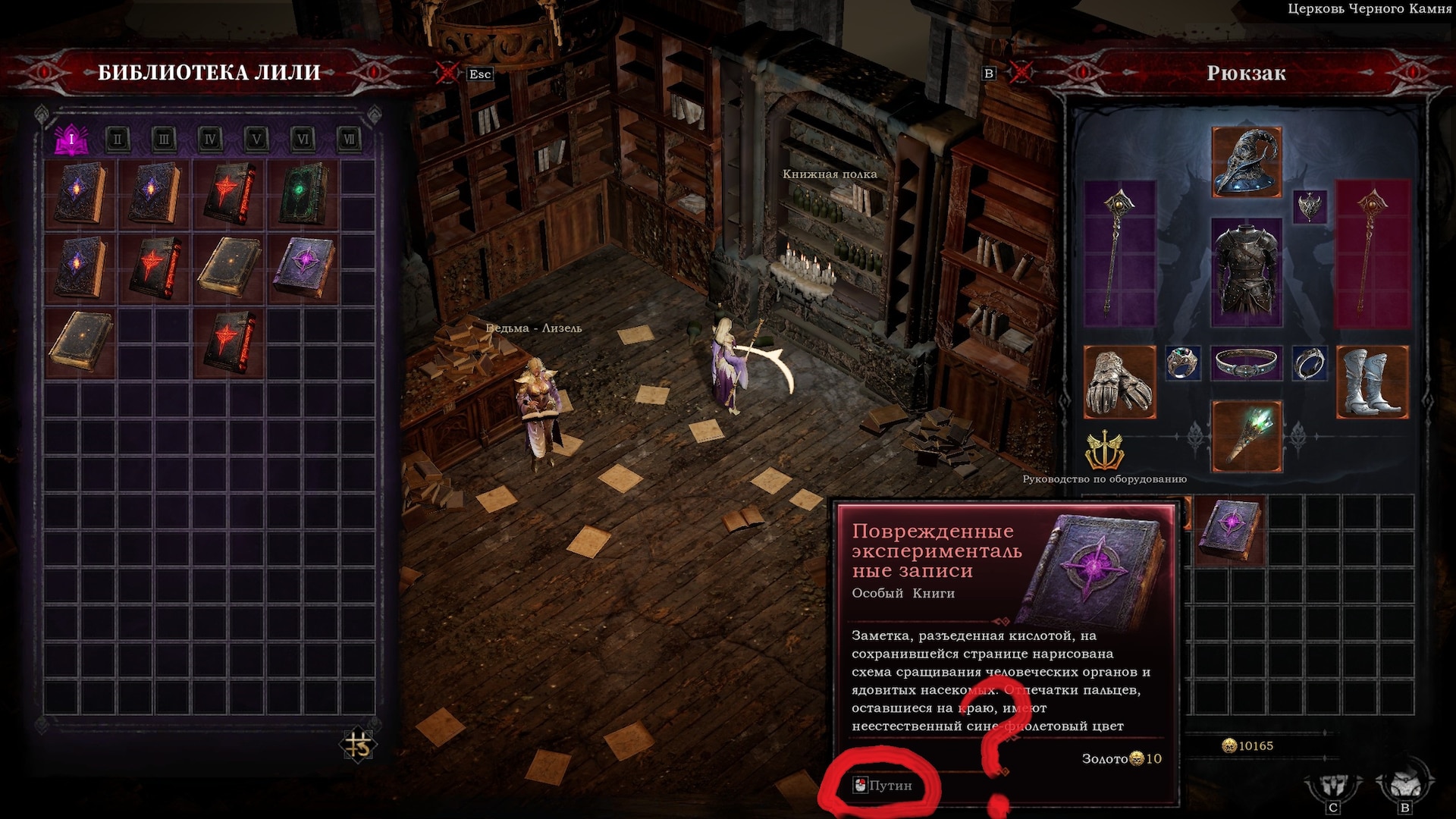Select the amulet slot beside the helmet
The image size is (1456, 819).
click(x=1310, y=206)
